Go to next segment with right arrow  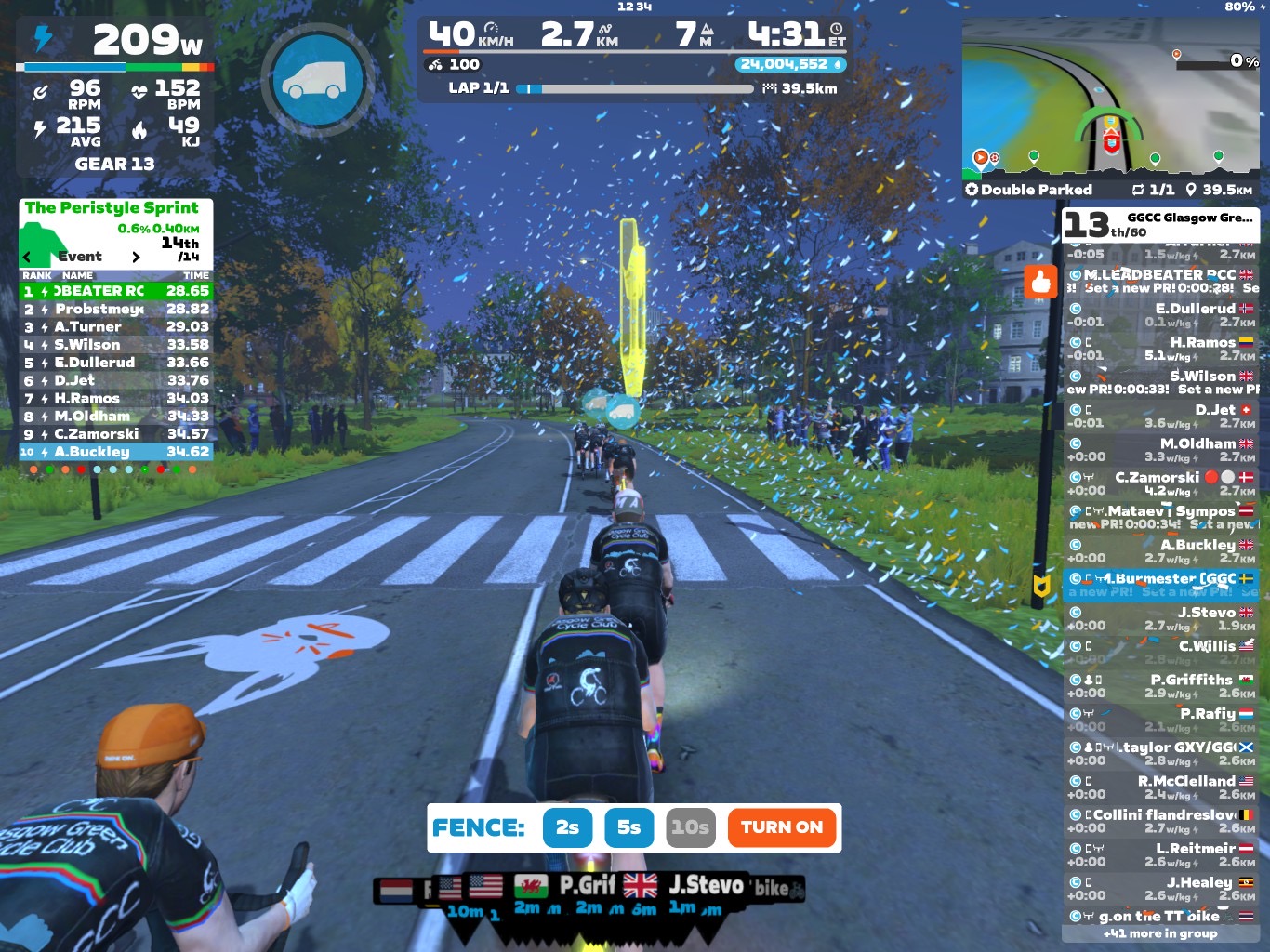click(136, 257)
